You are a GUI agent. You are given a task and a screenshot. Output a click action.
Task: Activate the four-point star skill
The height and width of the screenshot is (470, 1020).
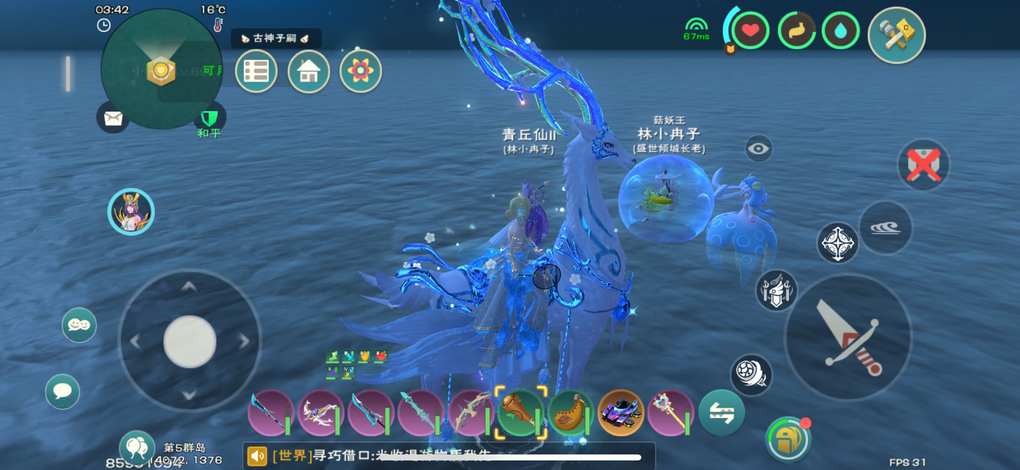click(837, 242)
